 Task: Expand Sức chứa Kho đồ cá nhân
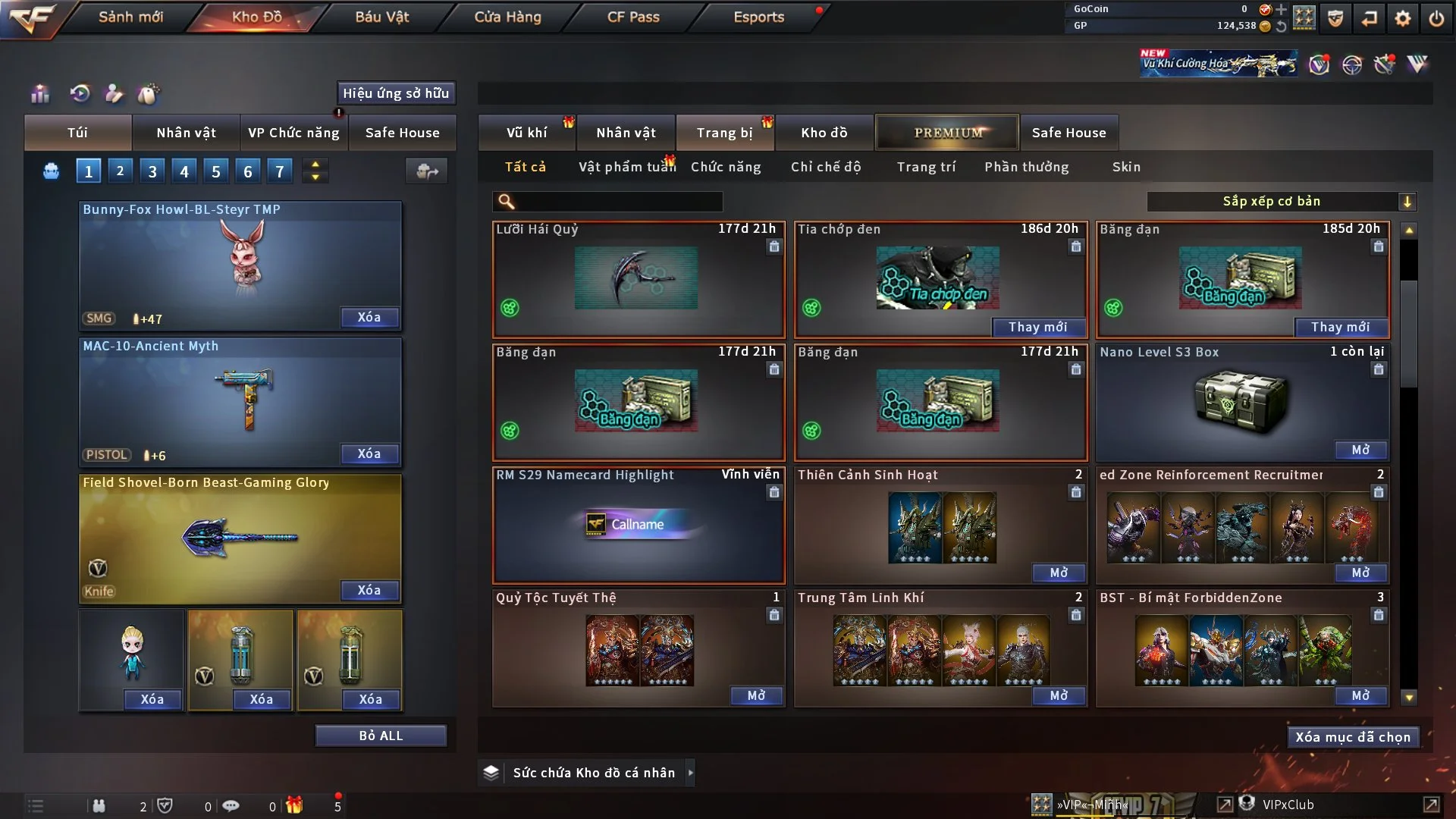point(689,773)
